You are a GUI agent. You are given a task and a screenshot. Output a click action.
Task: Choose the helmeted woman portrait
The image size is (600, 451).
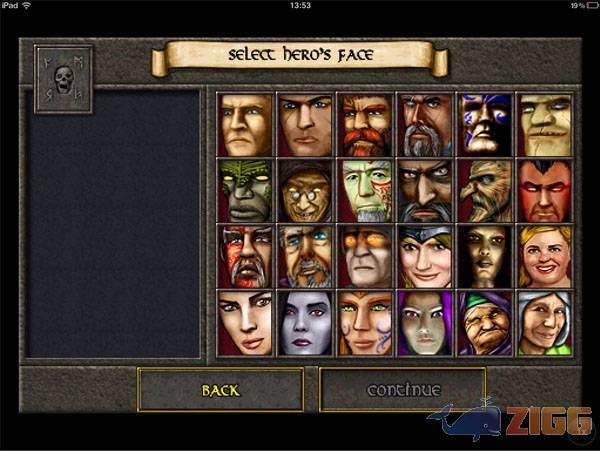click(x=425, y=256)
